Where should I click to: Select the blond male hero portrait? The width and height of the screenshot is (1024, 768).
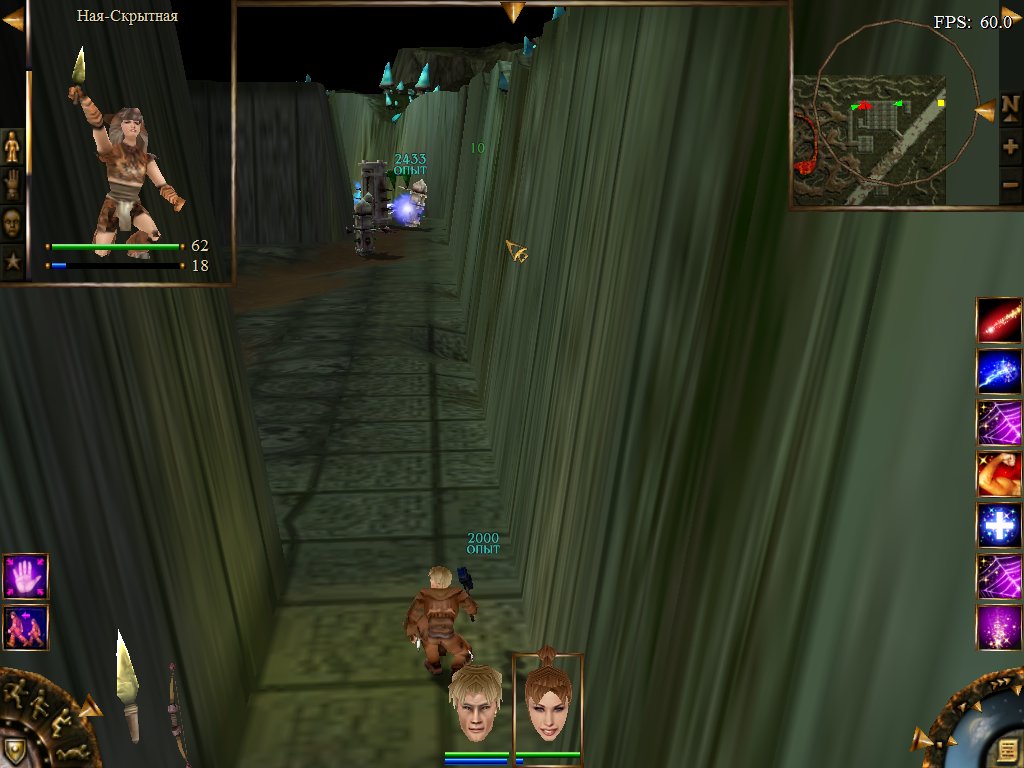pos(475,704)
